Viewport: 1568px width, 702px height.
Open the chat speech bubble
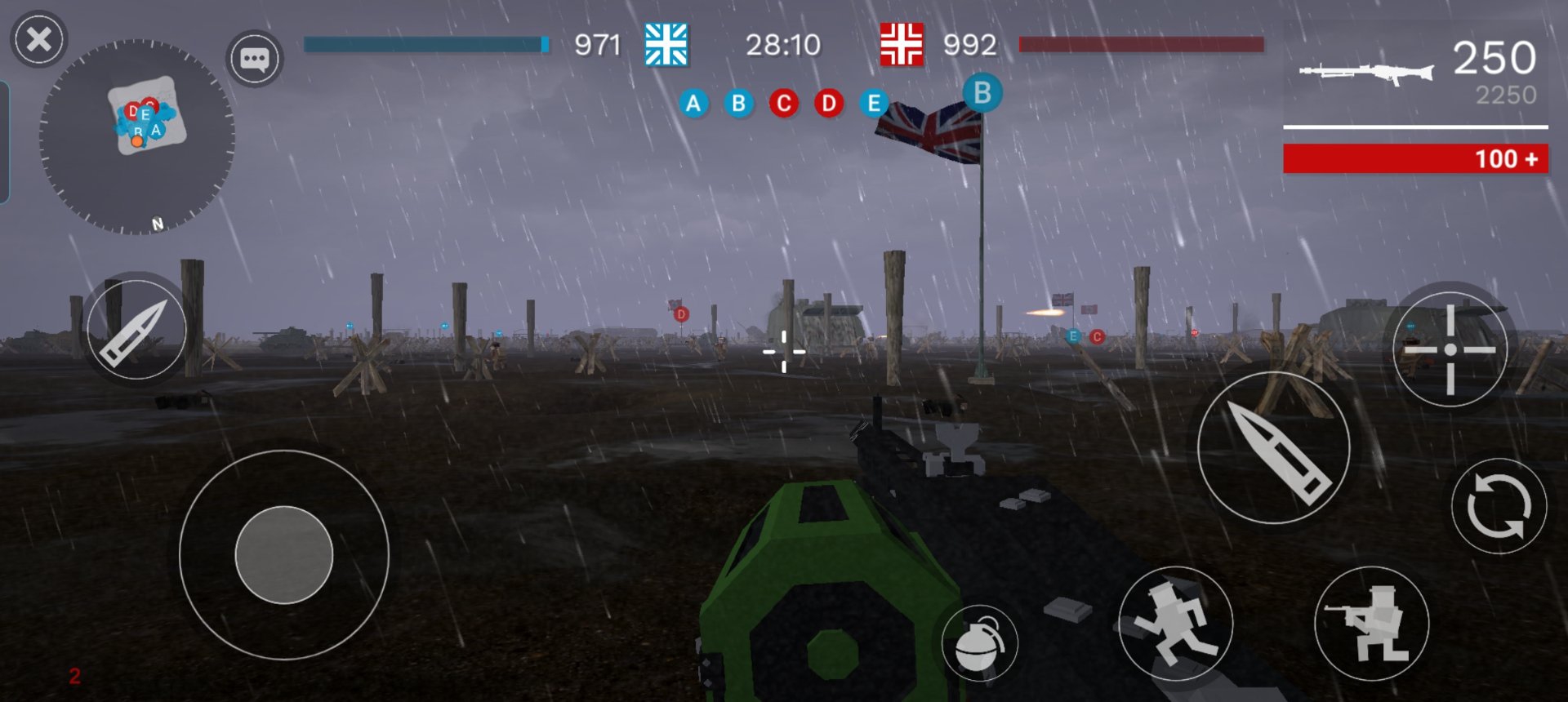pos(254,59)
